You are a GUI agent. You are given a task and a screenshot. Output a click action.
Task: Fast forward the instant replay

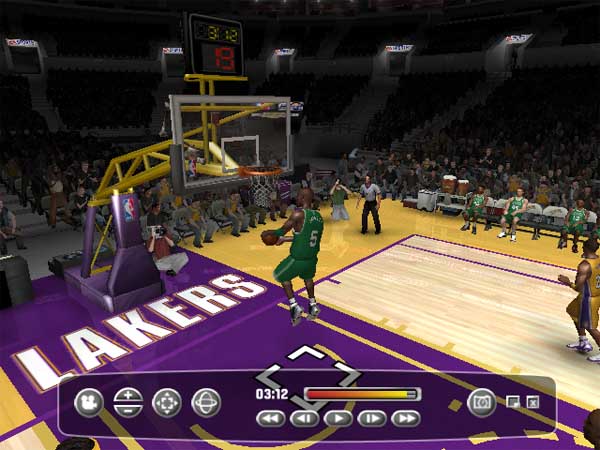pyautogui.click(x=405, y=418)
